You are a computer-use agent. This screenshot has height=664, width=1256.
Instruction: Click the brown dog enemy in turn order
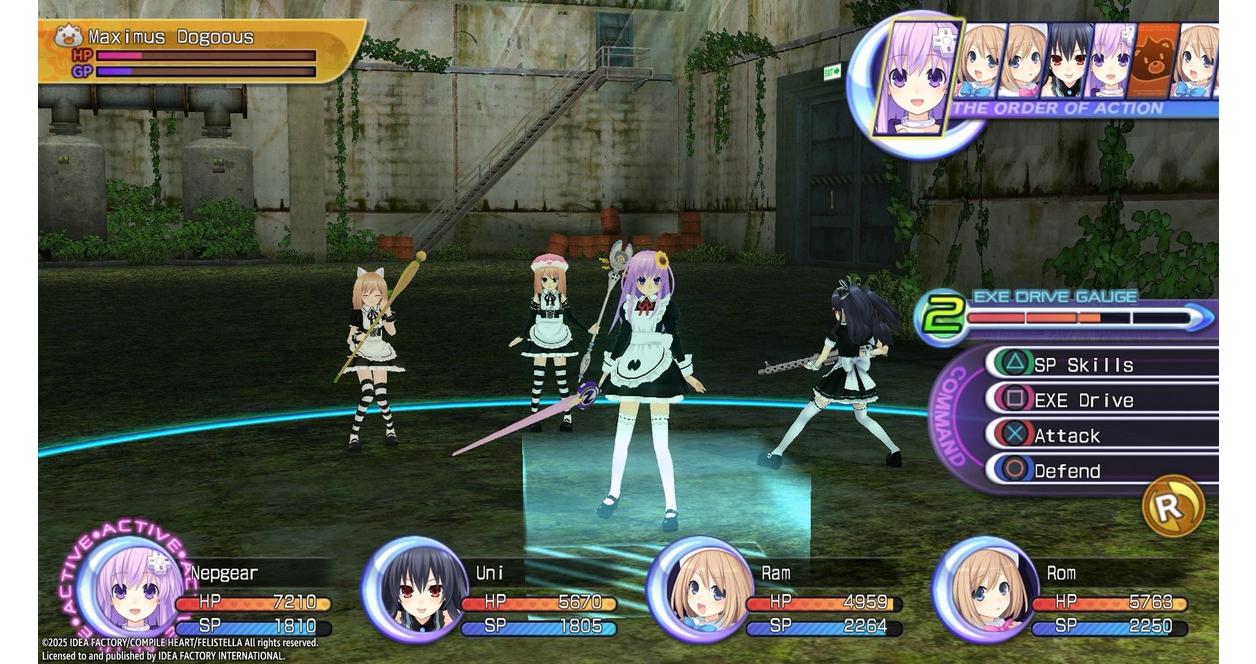tap(1154, 62)
